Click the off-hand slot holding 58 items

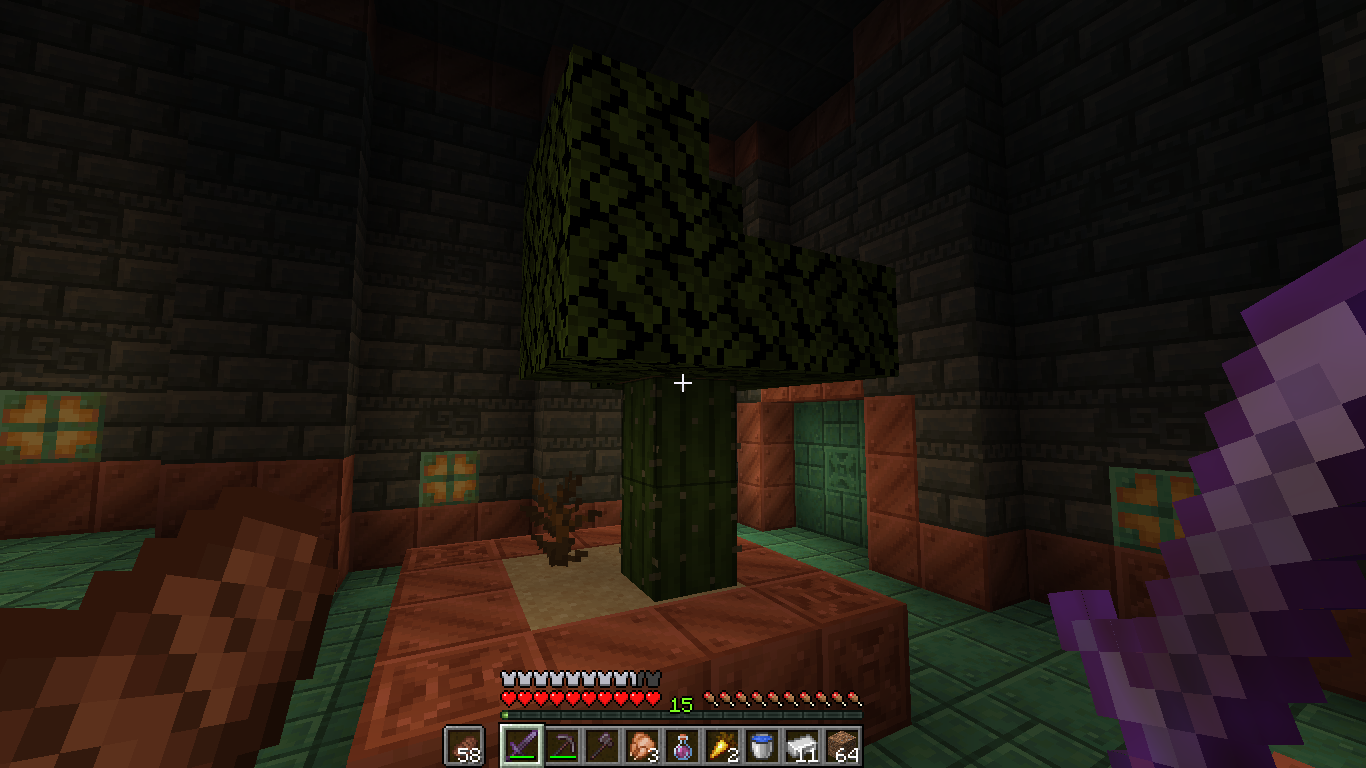pos(463,746)
